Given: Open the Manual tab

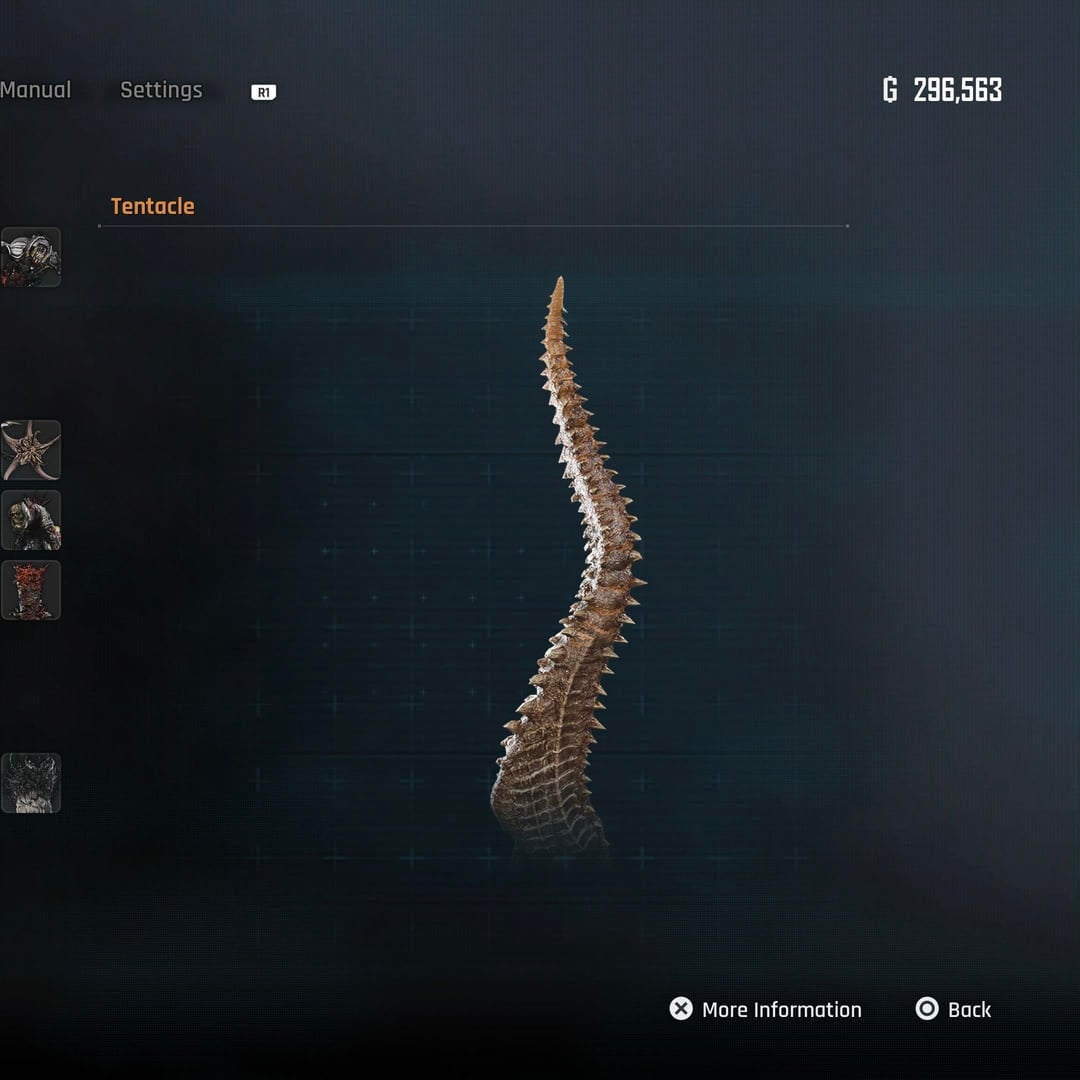Looking at the screenshot, I should point(36,90).
